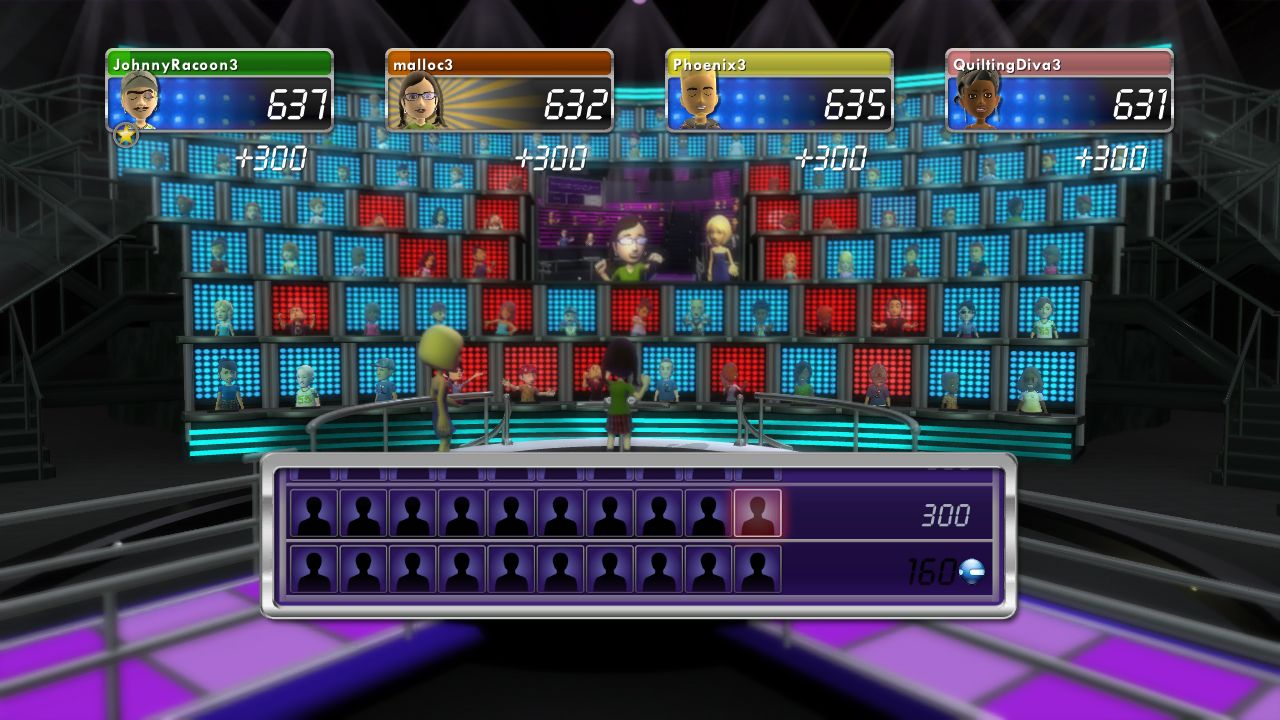The image size is (1280, 720).
Task: Click the blue orb icon beside 160
Action: [971, 571]
